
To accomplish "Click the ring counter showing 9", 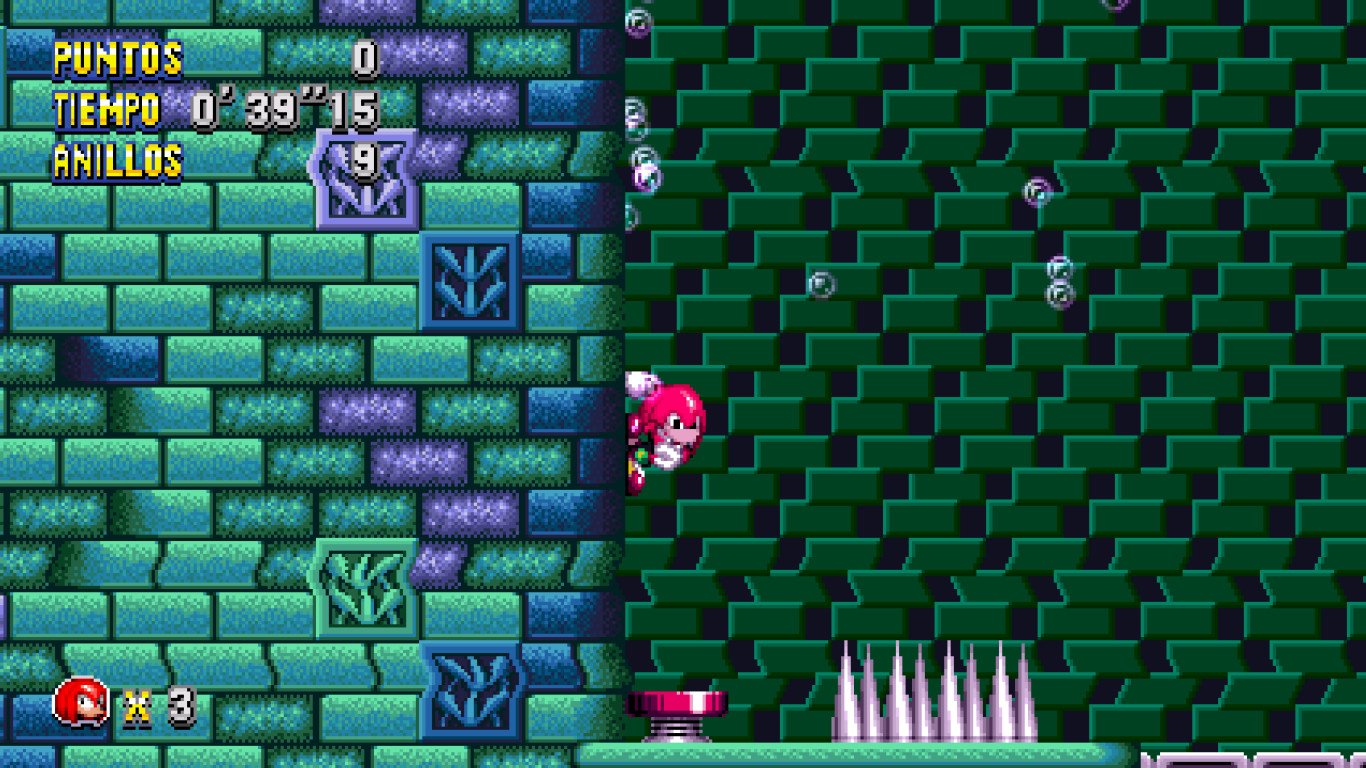I will click(x=364, y=160).
